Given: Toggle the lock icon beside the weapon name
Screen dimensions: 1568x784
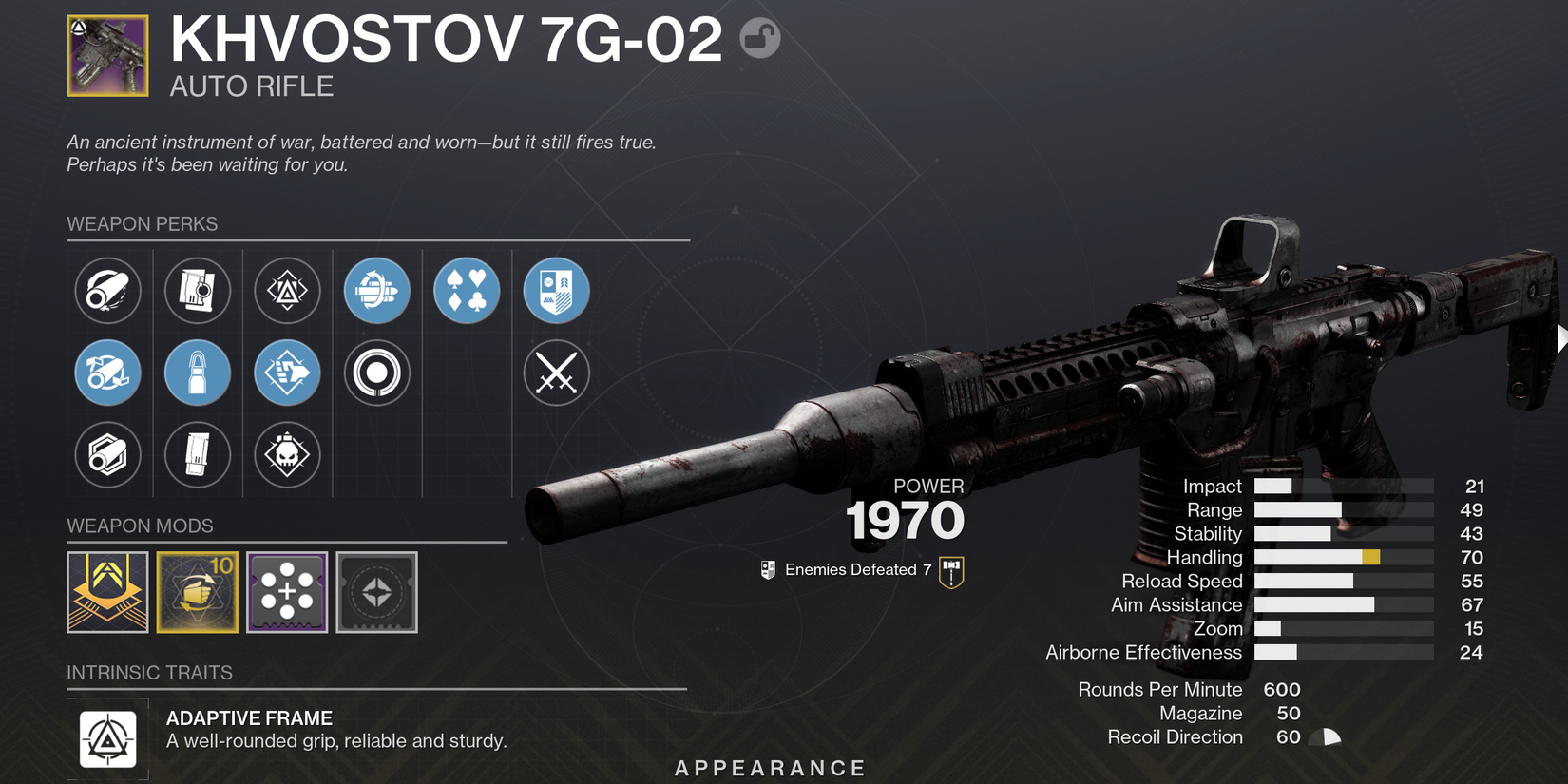Looking at the screenshot, I should pos(759,38).
